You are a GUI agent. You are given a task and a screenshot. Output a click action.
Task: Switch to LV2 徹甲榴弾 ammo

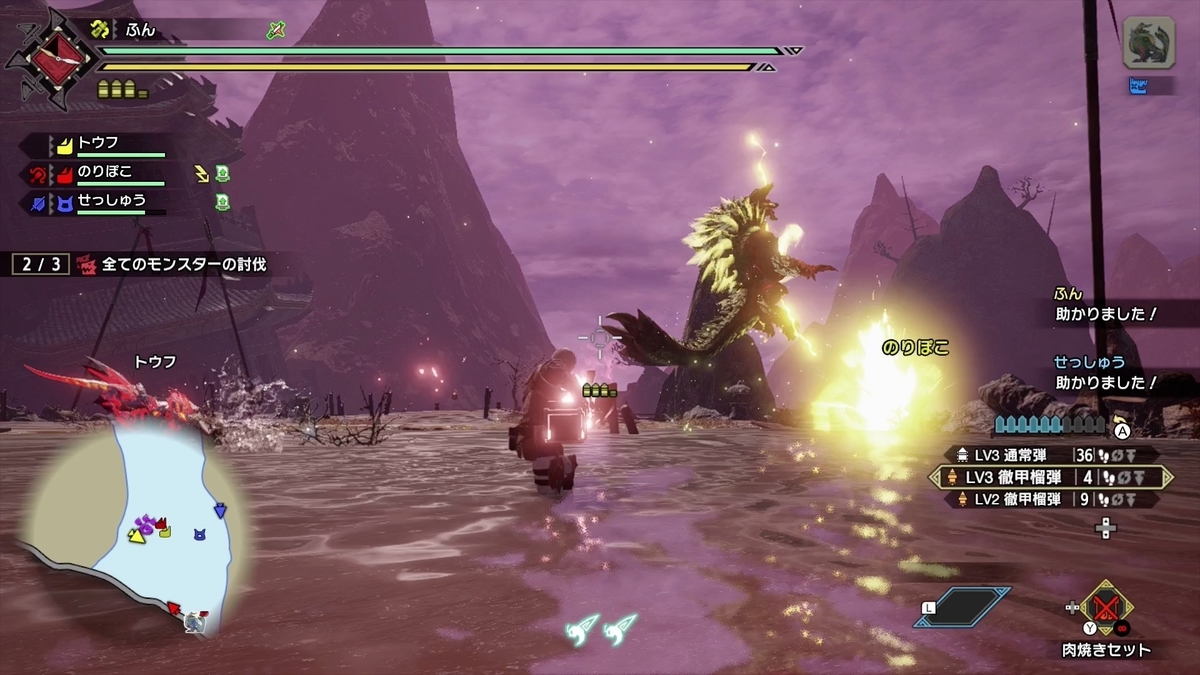click(x=1047, y=499)
